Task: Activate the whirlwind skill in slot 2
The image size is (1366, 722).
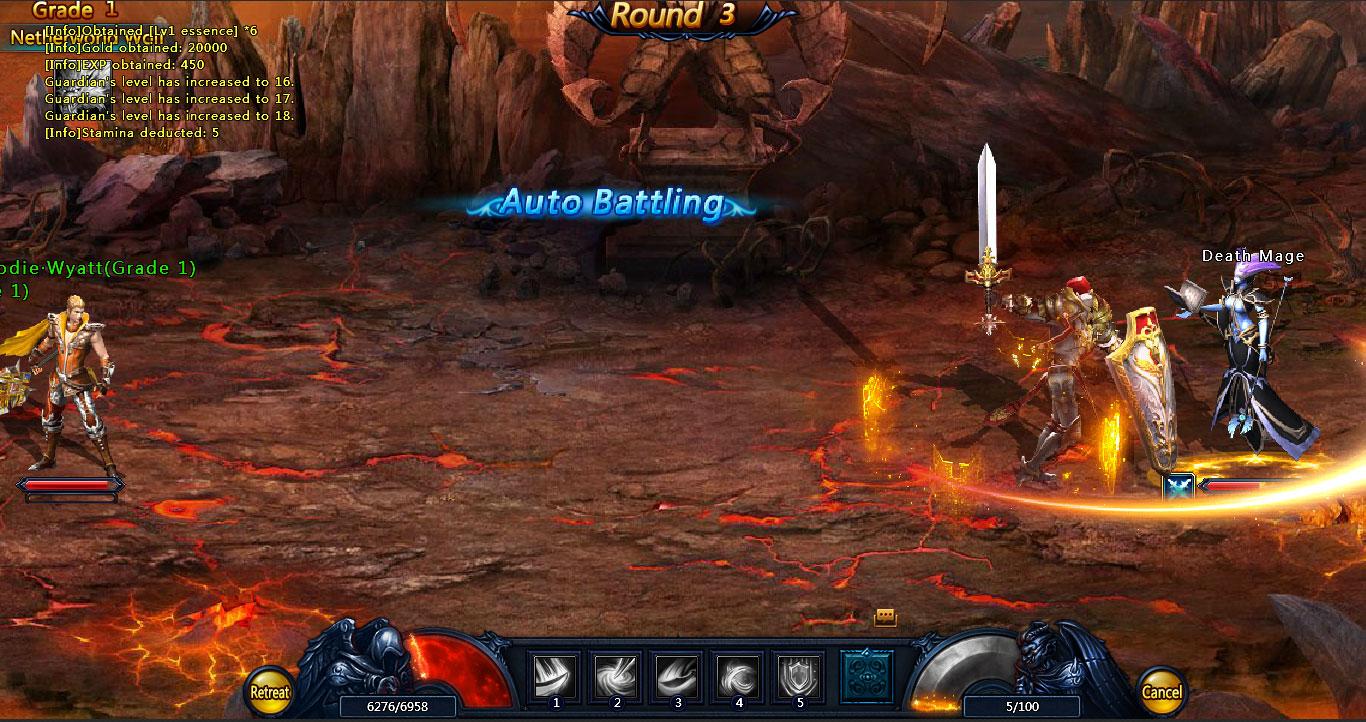Action: [618, 676]
